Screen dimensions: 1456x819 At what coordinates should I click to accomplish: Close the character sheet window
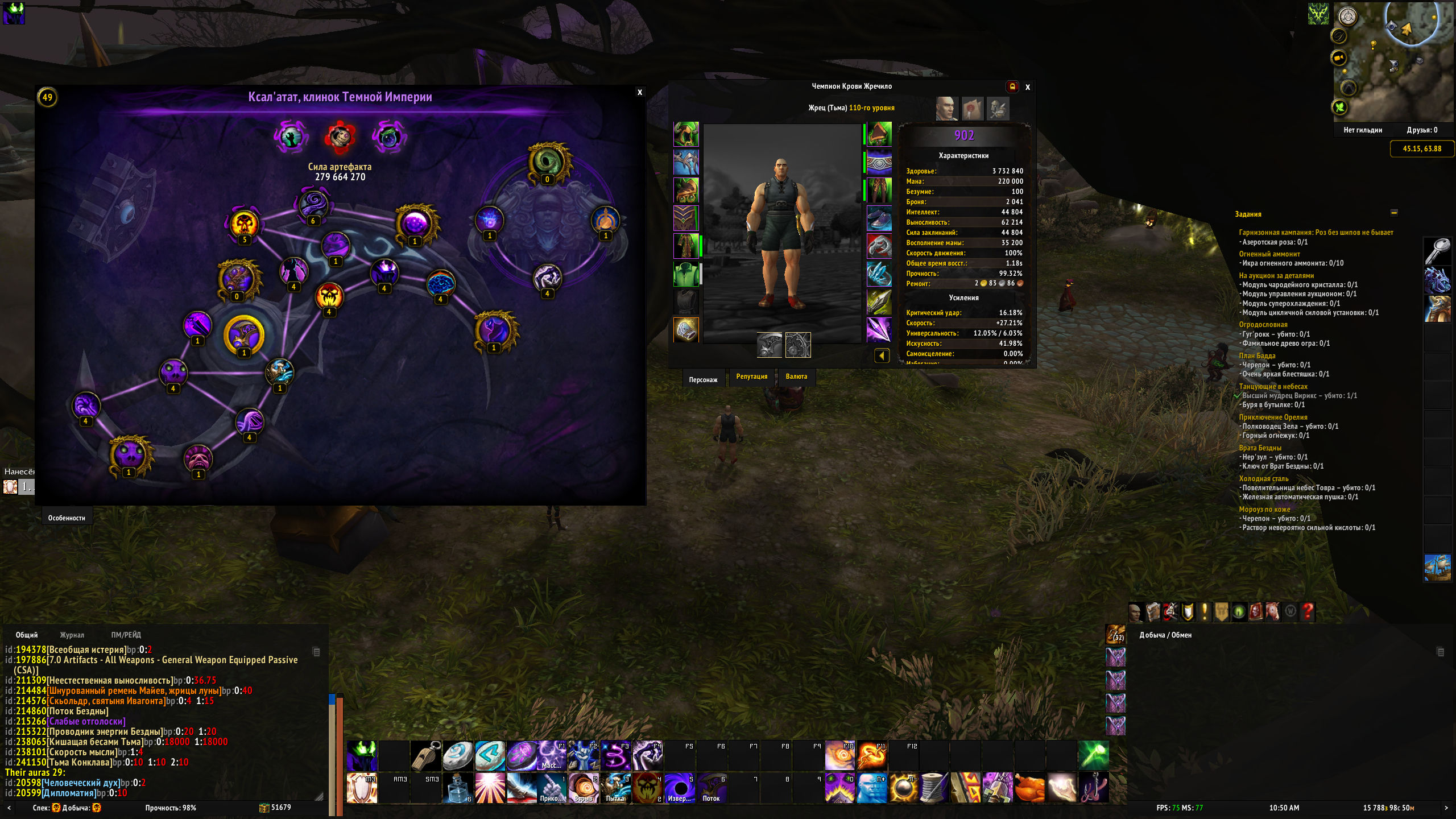click(x=1027, y=87)
